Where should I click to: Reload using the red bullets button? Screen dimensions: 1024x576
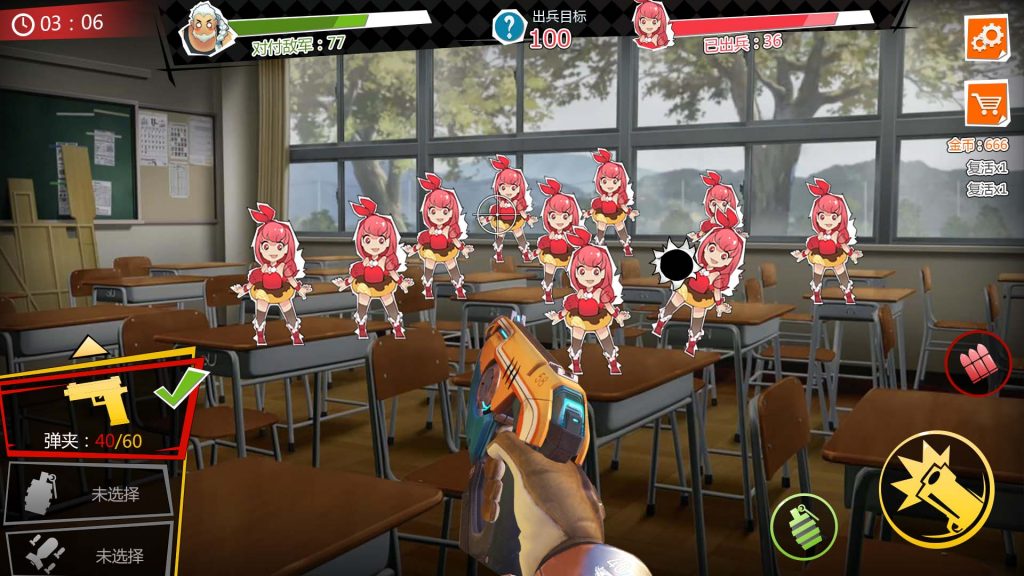[977, 363]
